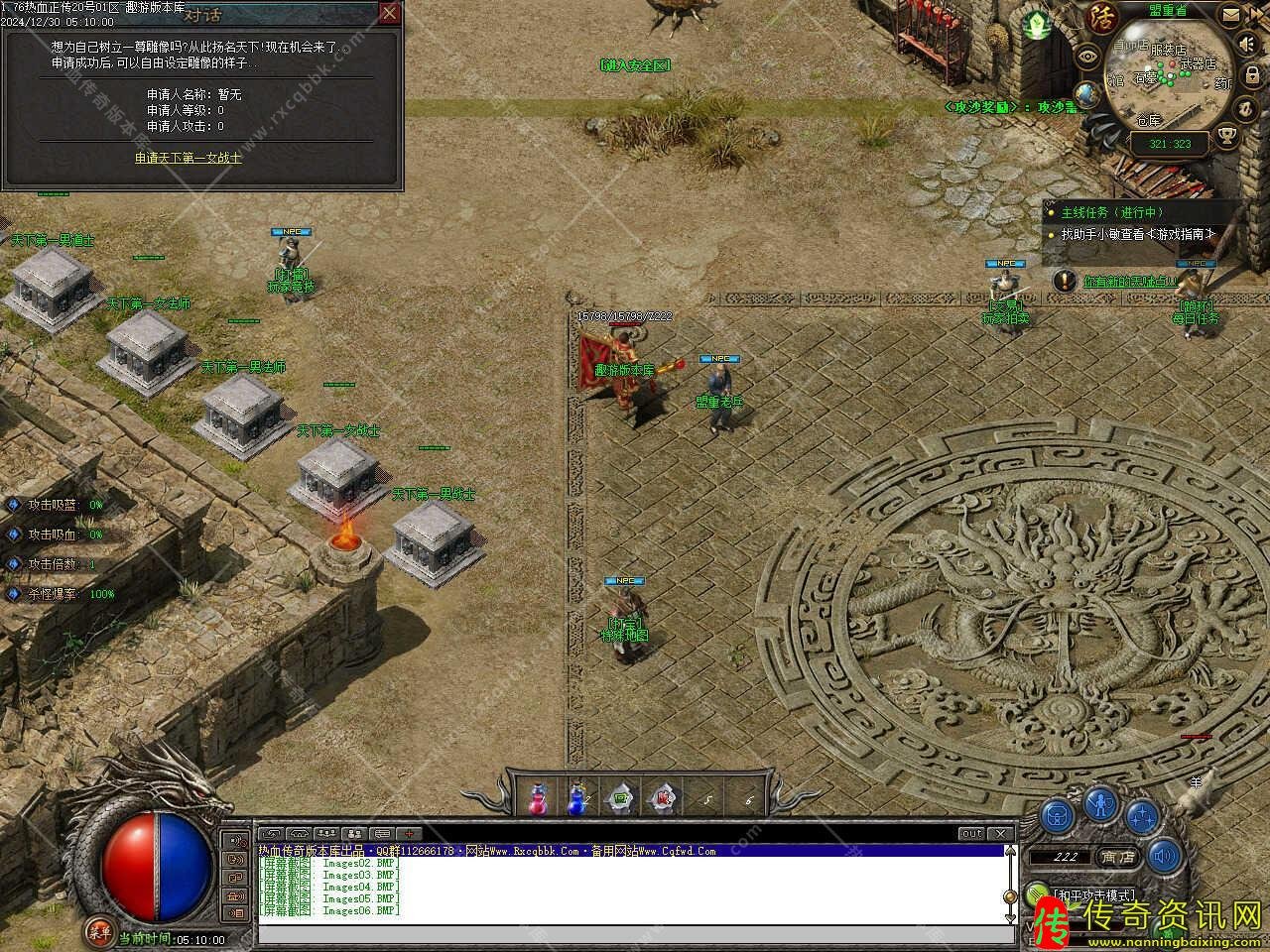
Task: Use the red health potion slot
Action: click(538, 798)
